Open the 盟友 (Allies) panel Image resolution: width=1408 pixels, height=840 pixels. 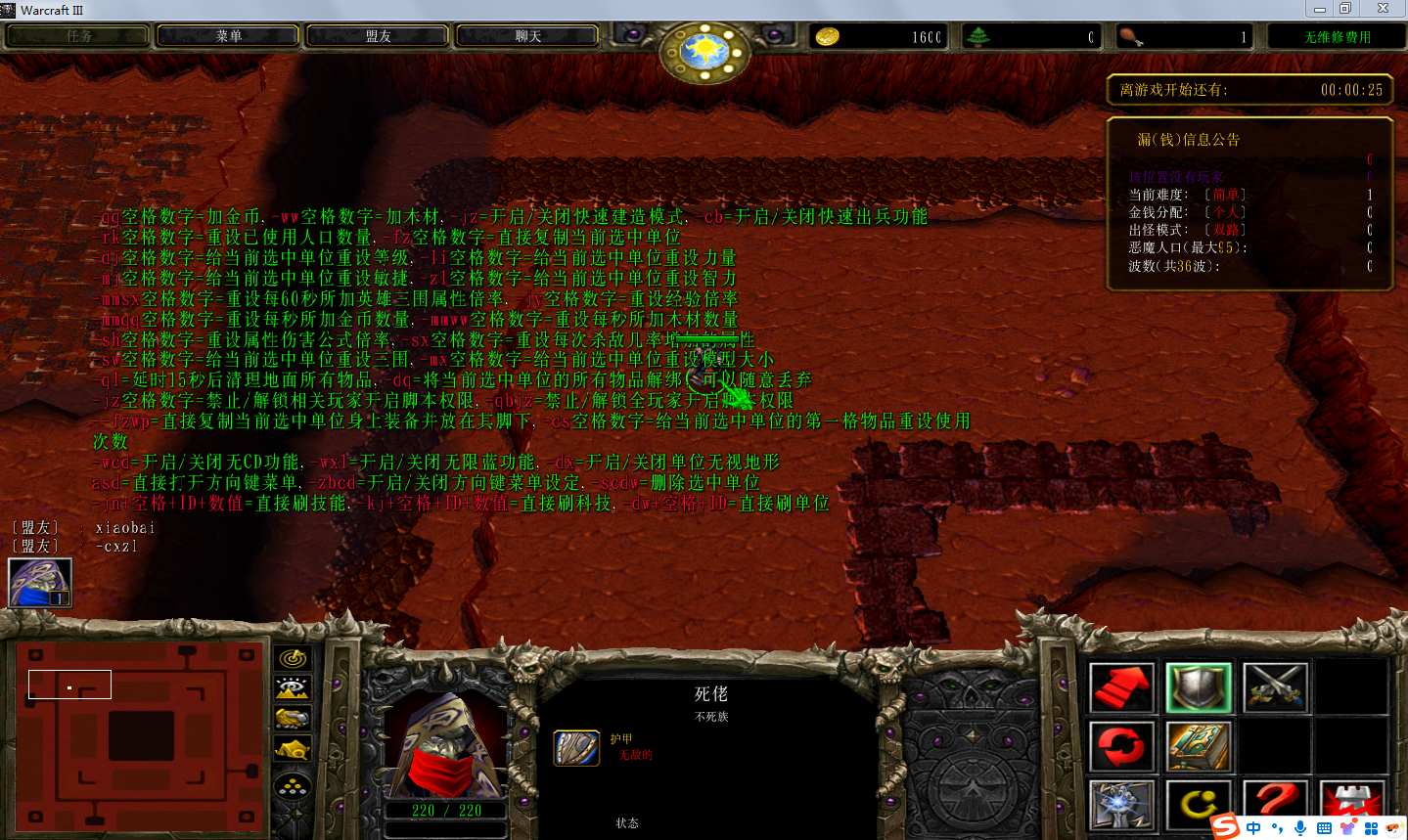point(378,36)
